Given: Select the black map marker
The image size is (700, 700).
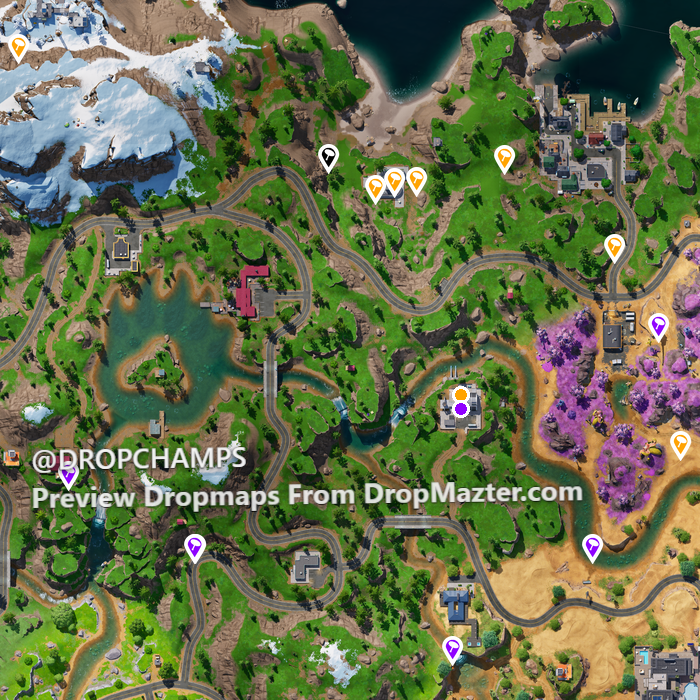Looking at the screenshot, I should tap(328, 156).
